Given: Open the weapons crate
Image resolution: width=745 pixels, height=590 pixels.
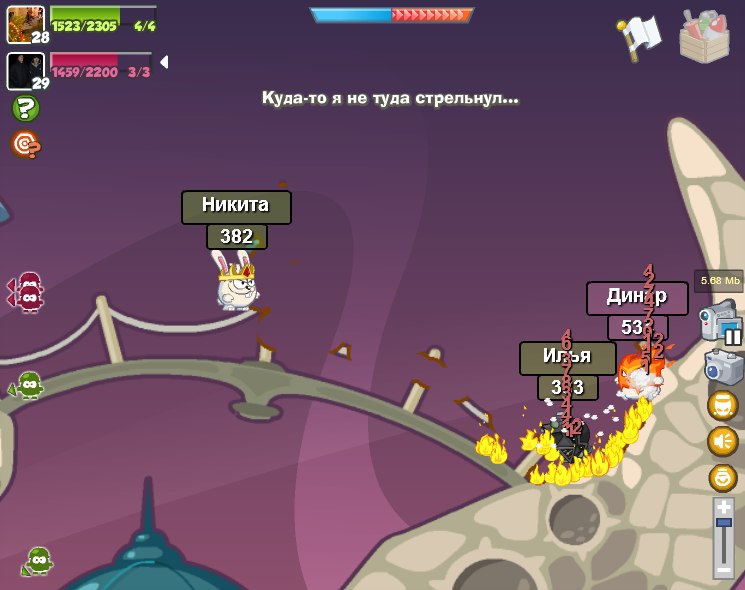Looking at the screenshot, I should [x=704, y=36].
